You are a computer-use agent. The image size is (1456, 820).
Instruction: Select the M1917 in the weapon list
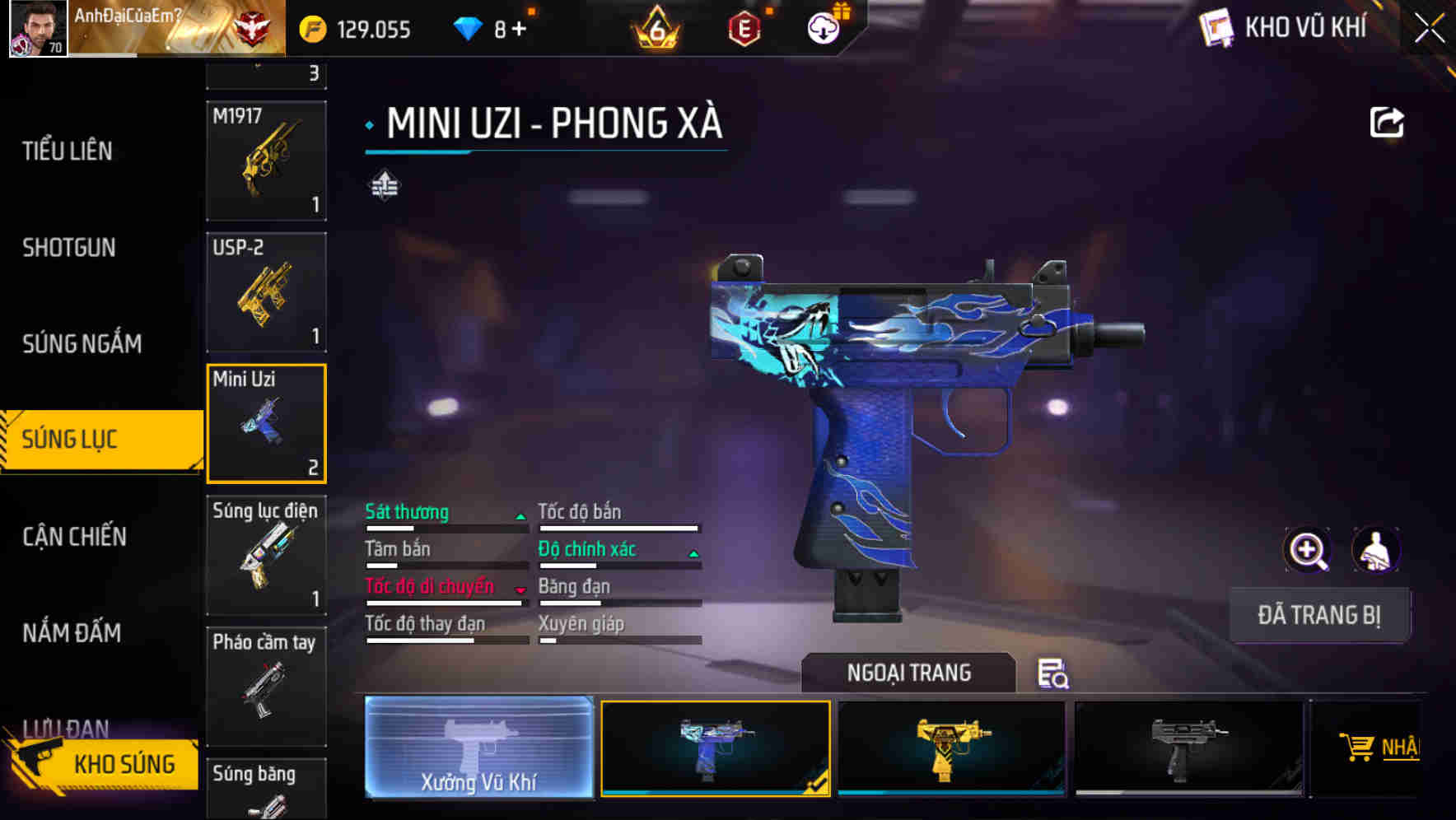point(266,161)
